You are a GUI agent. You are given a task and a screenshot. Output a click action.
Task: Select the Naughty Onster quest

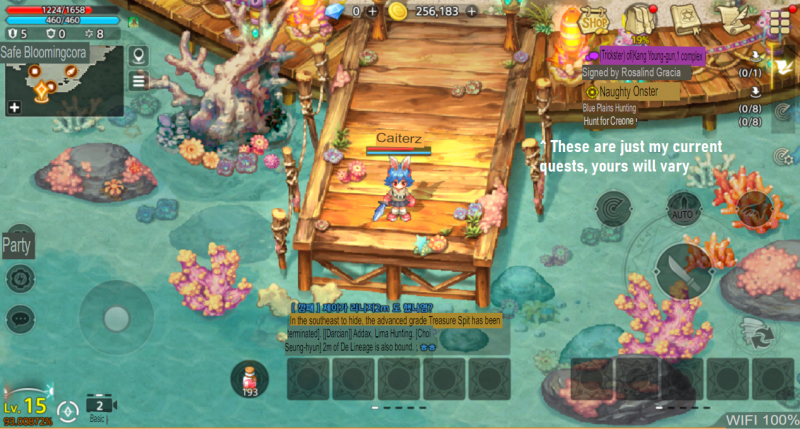pyautogui.click(x=630, y=91)
